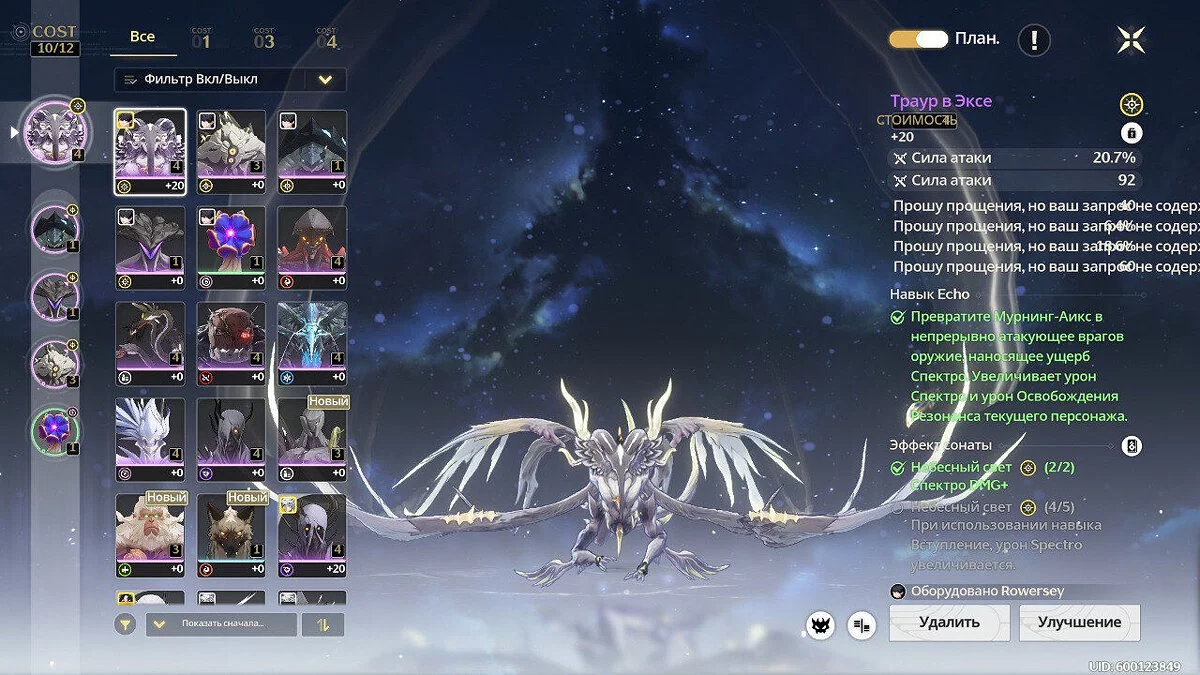Click the monster face icon button
The image size is (1200, 675).
[x=820, y=625]
